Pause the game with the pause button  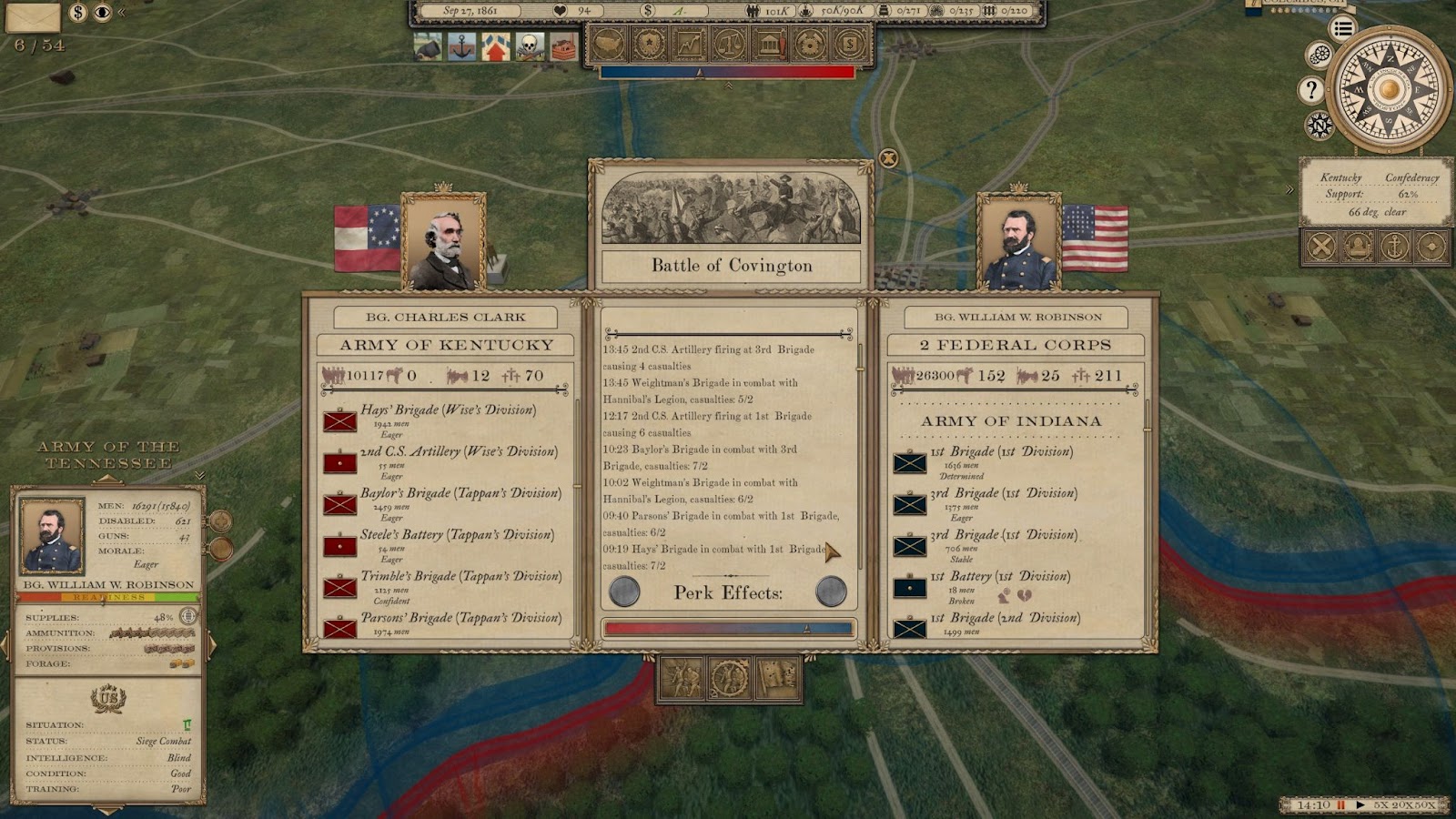pyautogui.click(x=1340, y=805)
